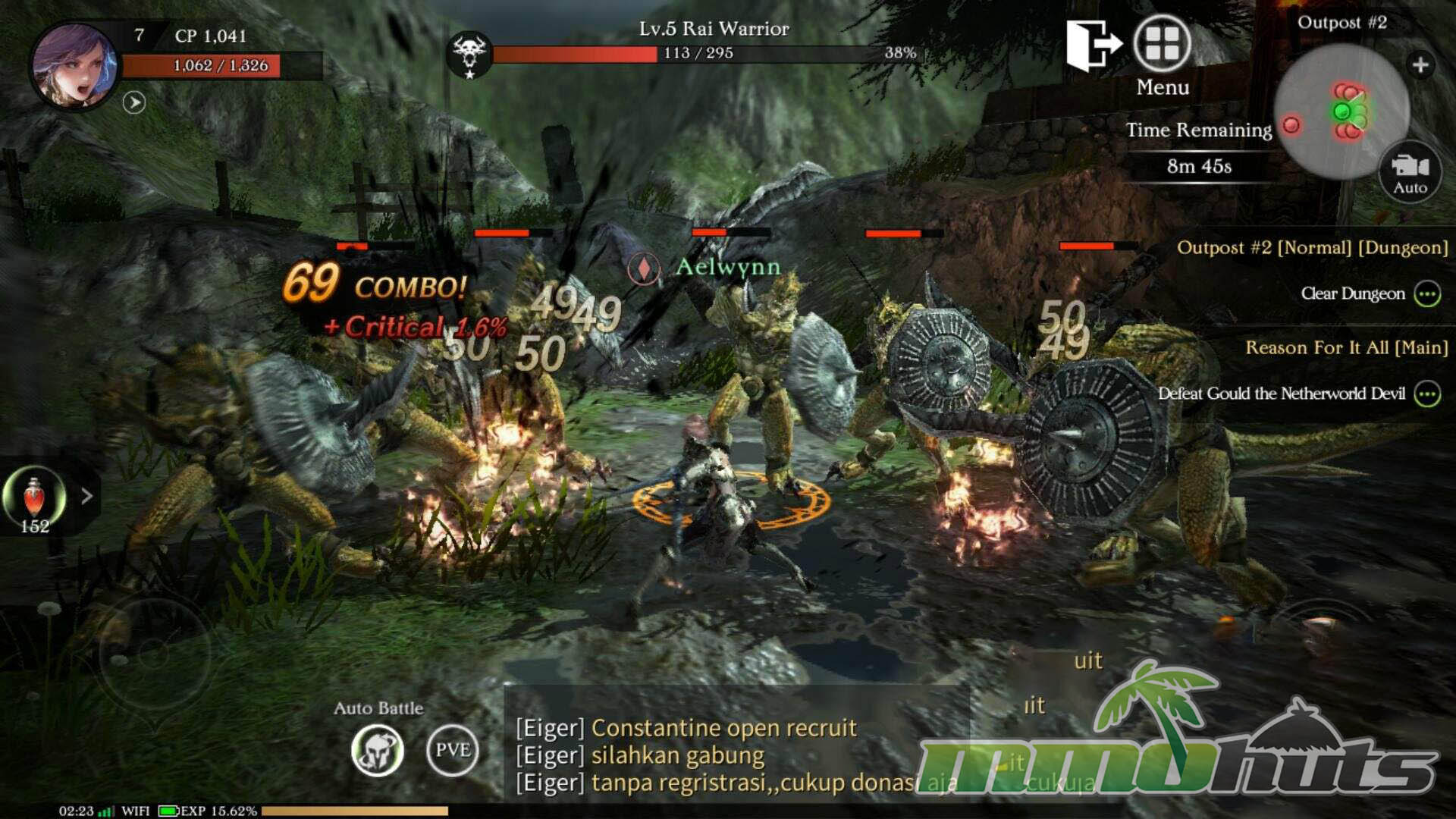Switch the PVE mode button
This screenshot has width=1456, height=819.
[x=453, y=750]
